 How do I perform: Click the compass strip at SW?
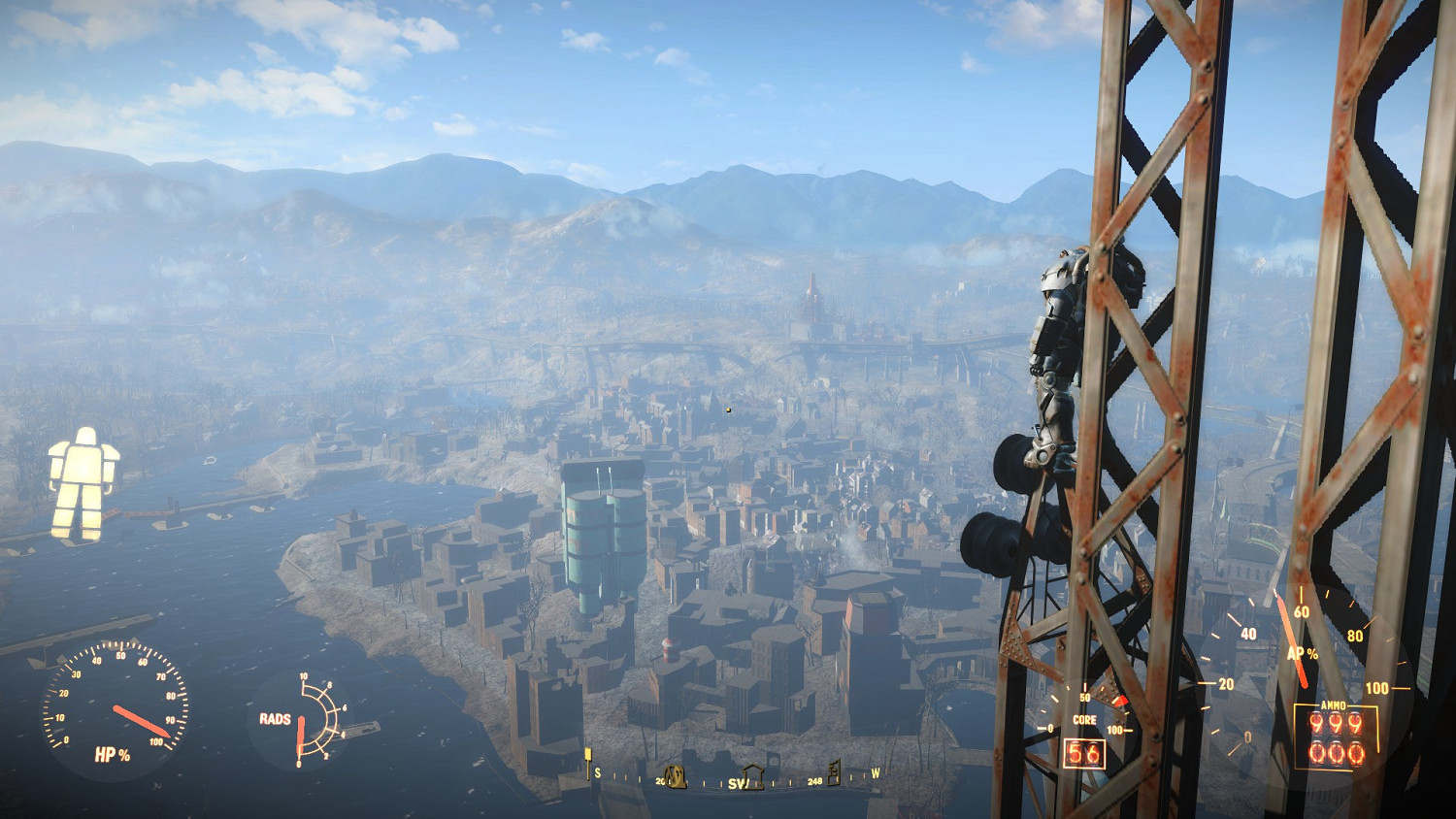pos(735,783)
